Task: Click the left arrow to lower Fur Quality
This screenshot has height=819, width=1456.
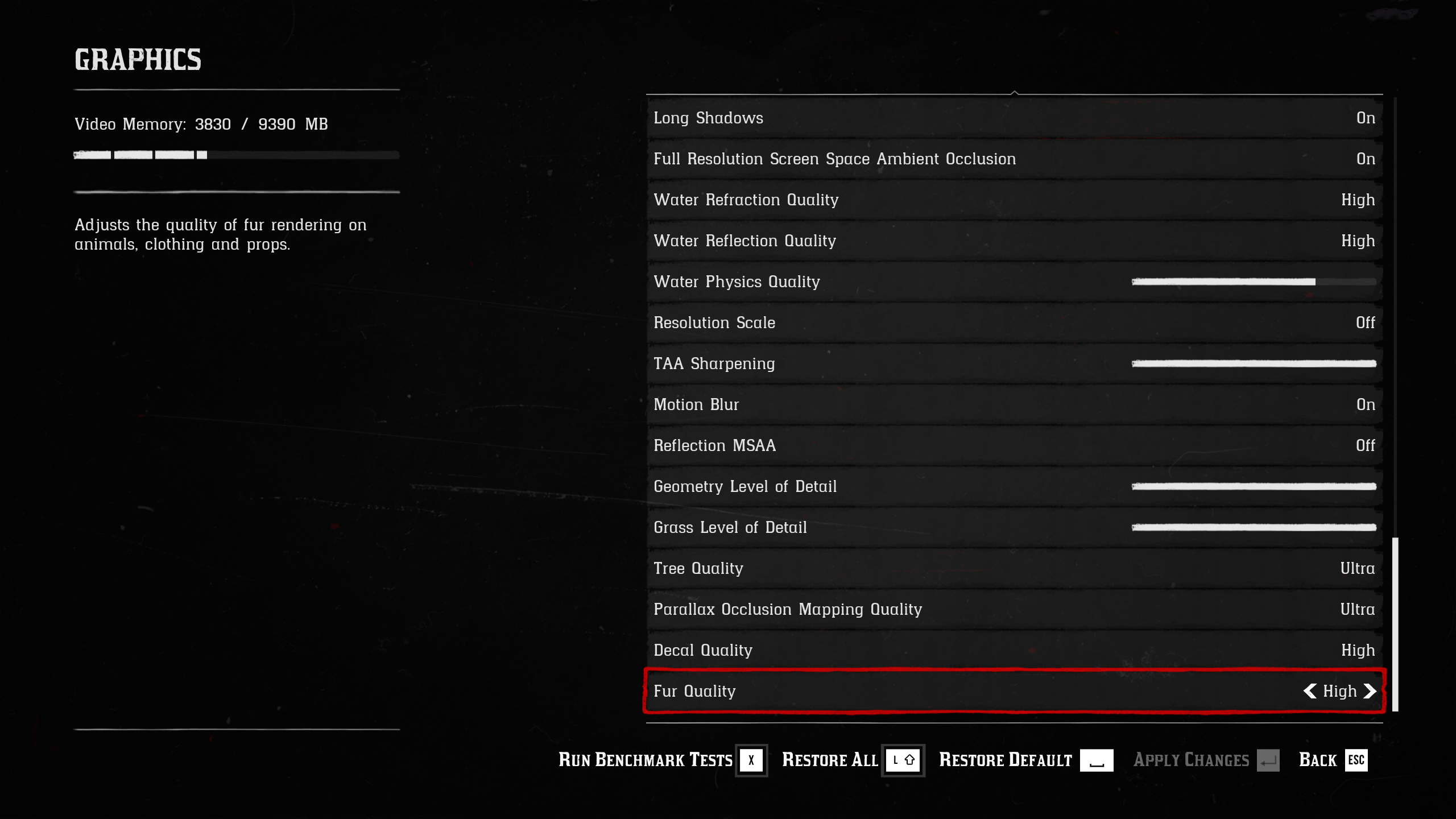Action: pos(1310,692)
